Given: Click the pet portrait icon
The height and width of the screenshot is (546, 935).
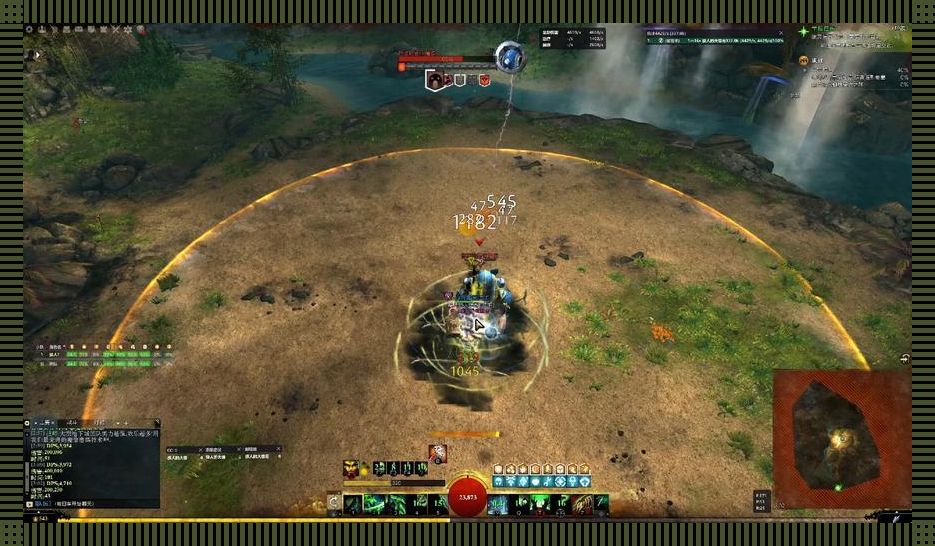Looking at the screenshot, I should pyautogui.click(x=353, y=468).
